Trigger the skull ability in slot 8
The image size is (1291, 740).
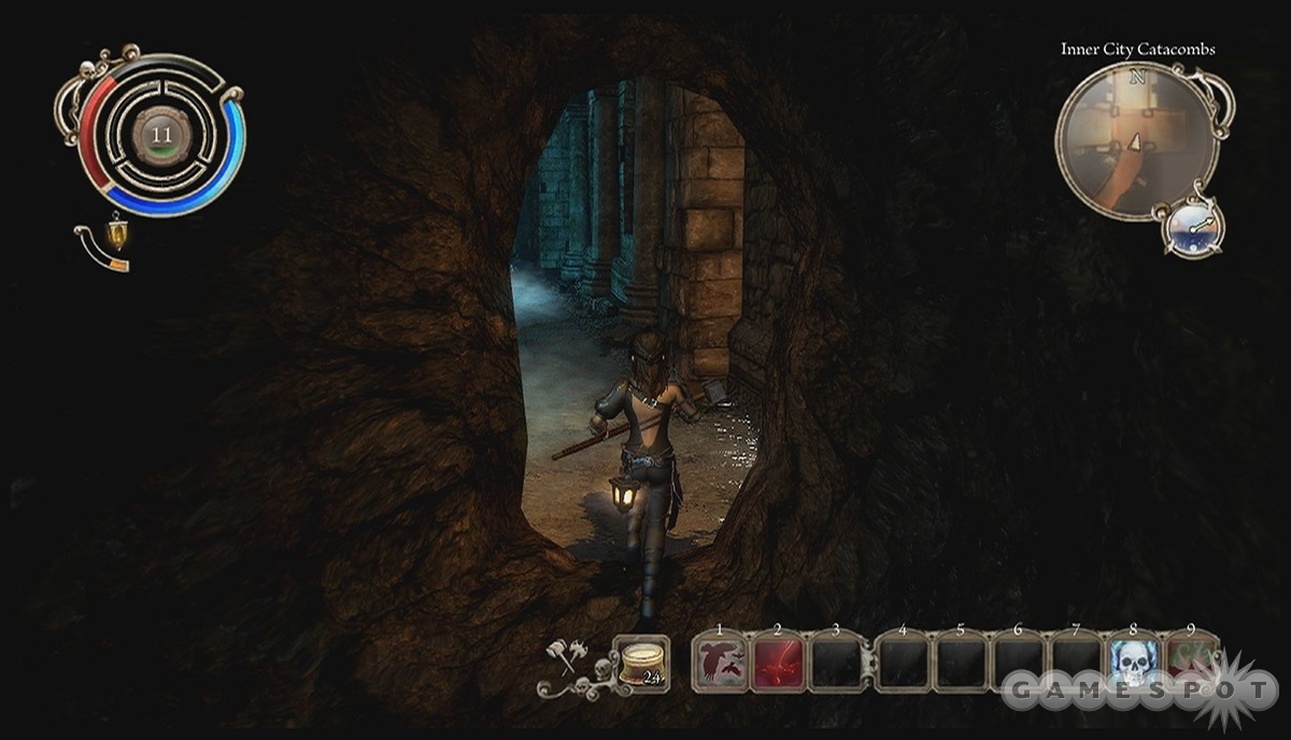click(x=1133, y=663)
